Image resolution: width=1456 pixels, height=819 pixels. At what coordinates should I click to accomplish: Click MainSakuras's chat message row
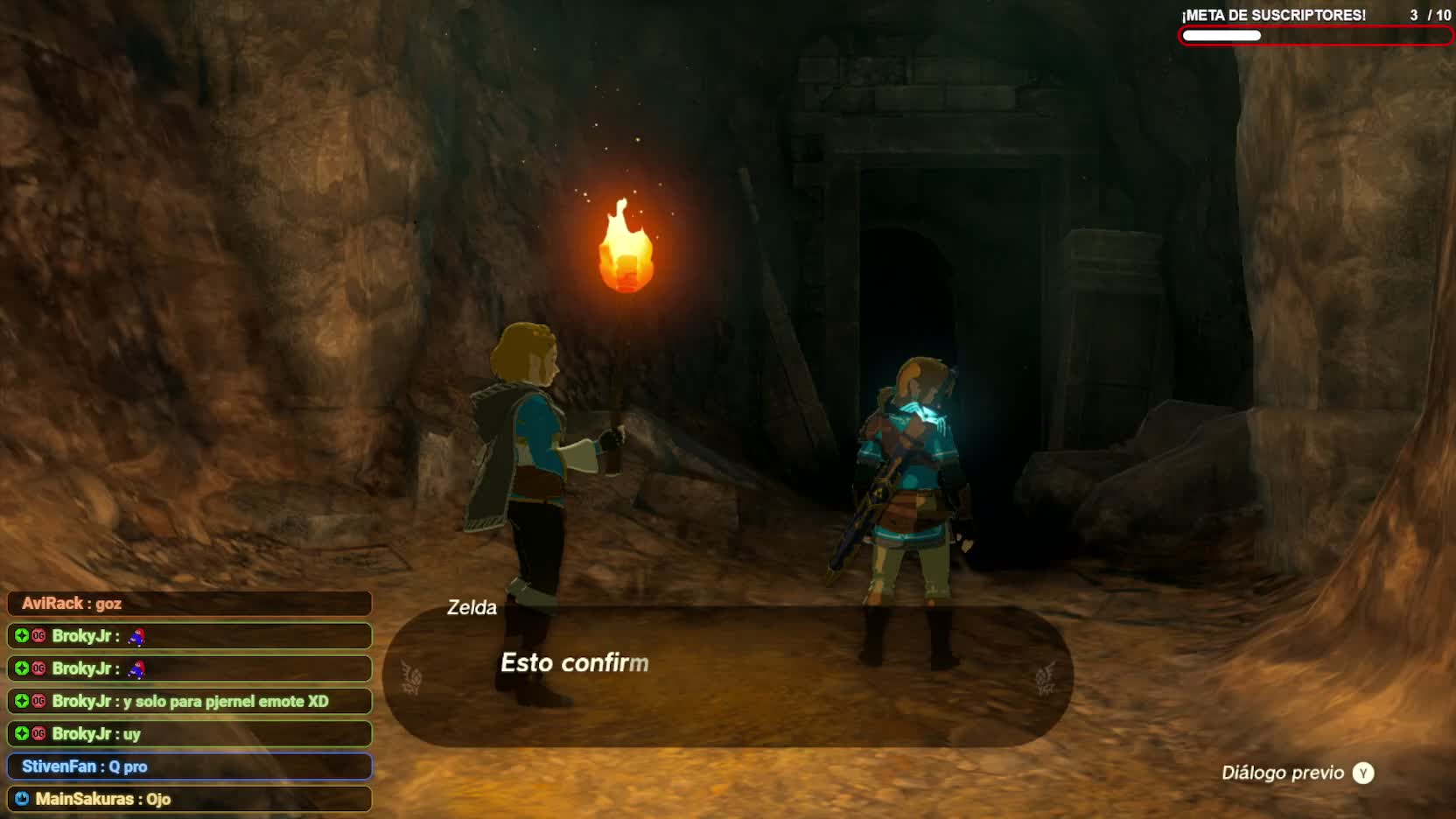pyautogui.click(x=189, y=799)
